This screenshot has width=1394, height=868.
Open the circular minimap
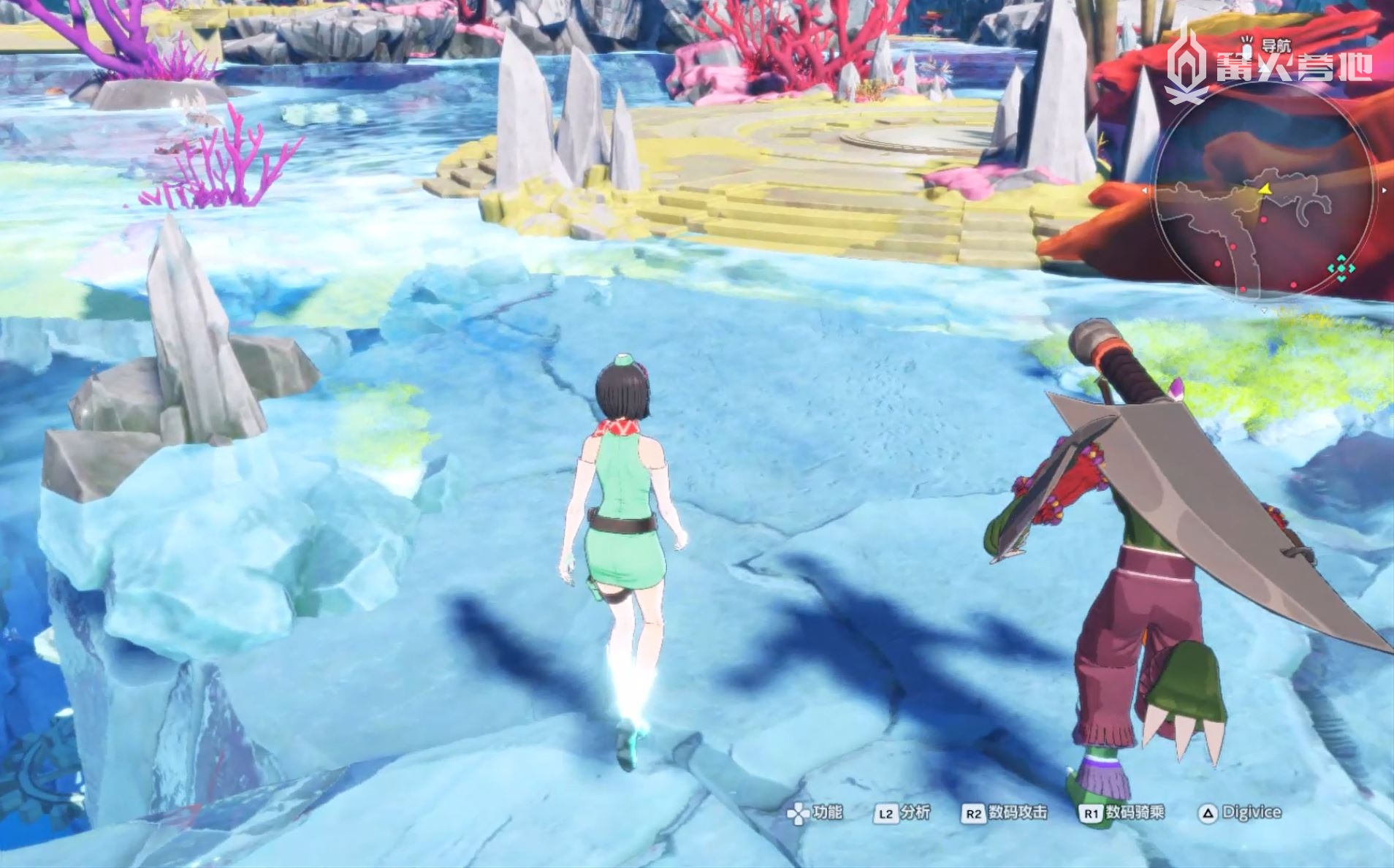point(1262,191)
